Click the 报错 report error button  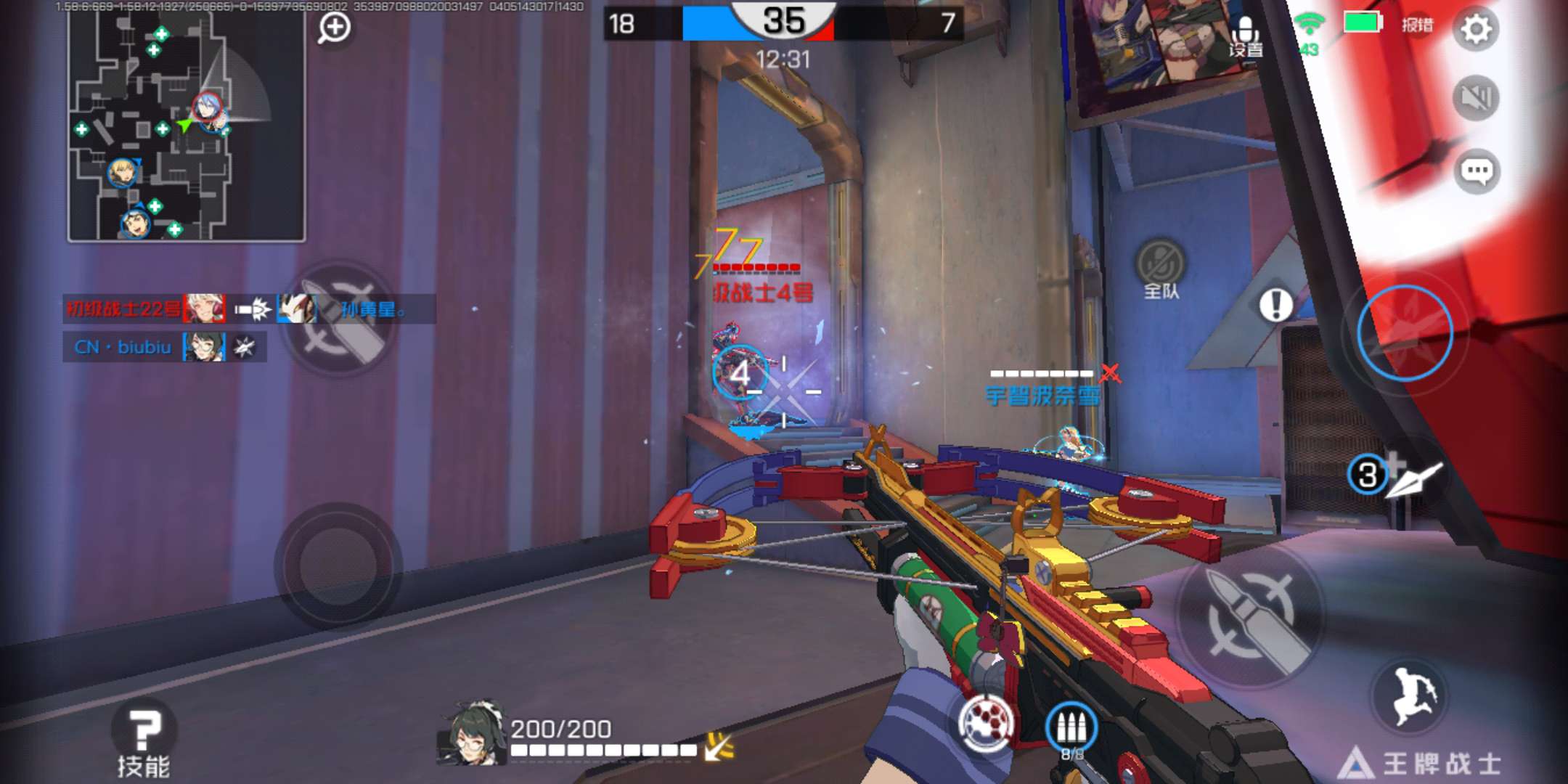click(1417, 25)
